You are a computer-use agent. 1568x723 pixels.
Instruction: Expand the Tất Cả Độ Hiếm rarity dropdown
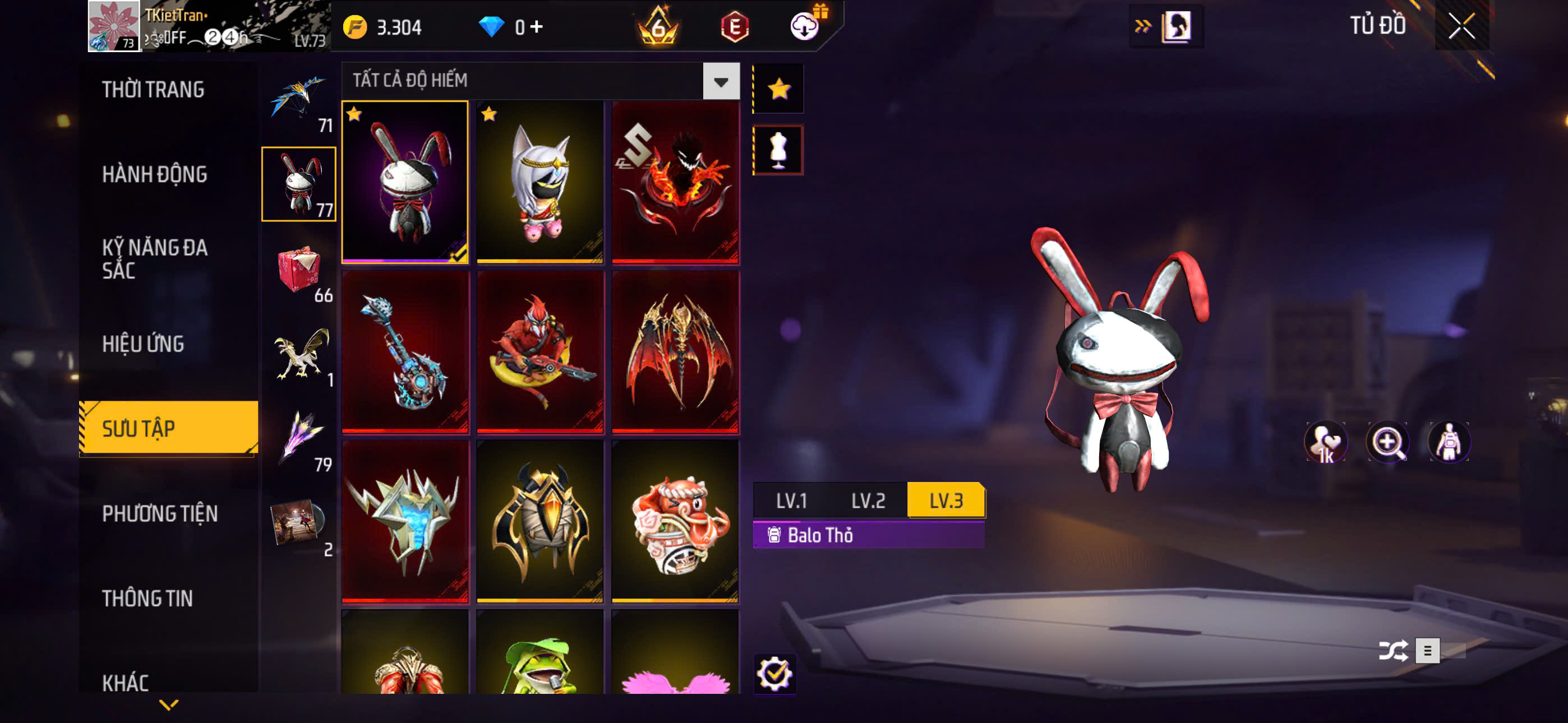click(x=721, y=81)
